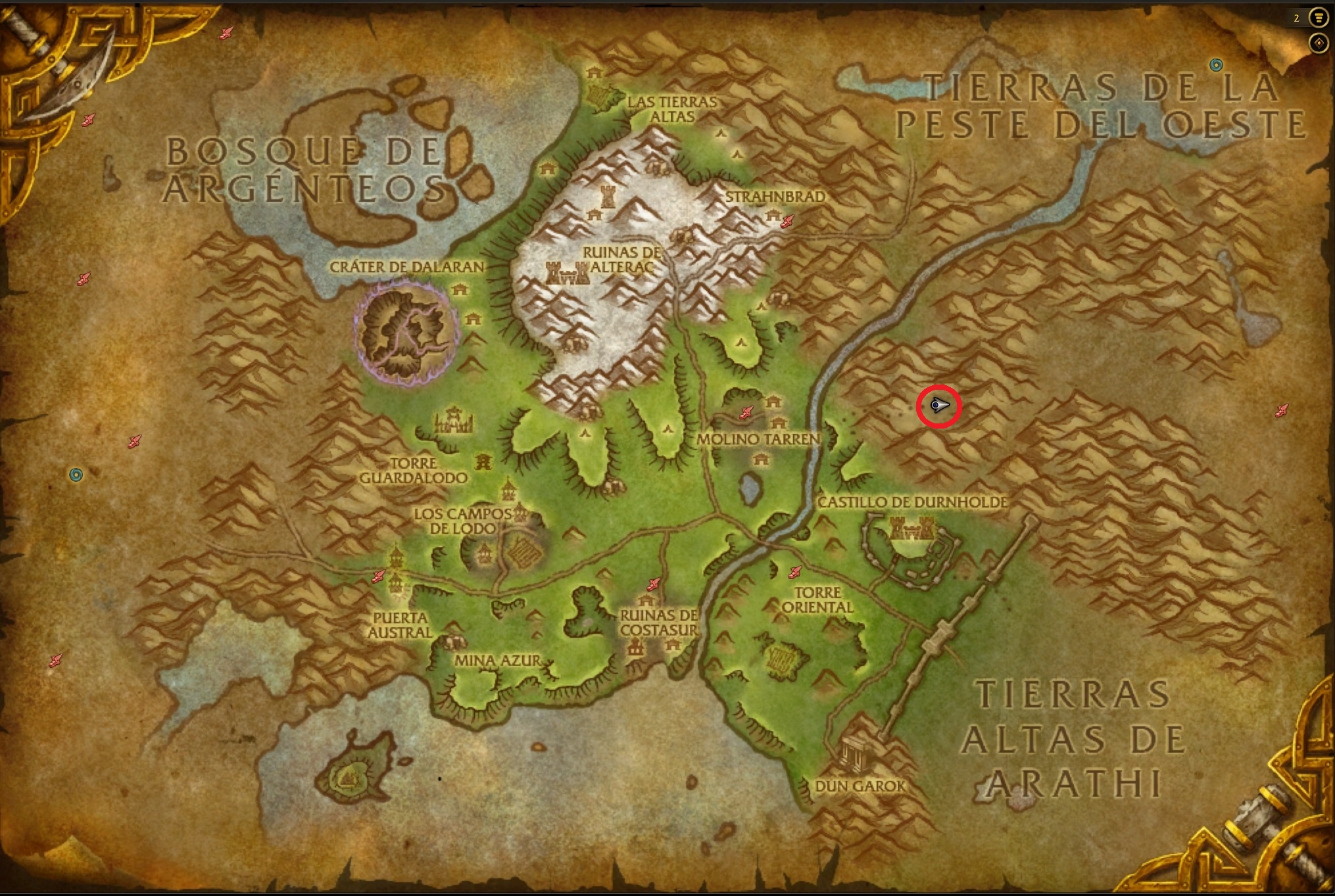Screen dimensions: 1335x896
Task: Select the flight point beside Strahnbrad
Action: click(x=787, y=222)
